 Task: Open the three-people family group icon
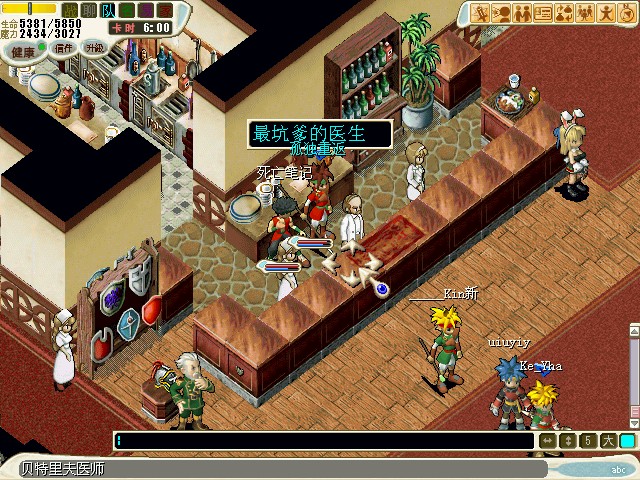pyautogui.click(x=586, y=13)
